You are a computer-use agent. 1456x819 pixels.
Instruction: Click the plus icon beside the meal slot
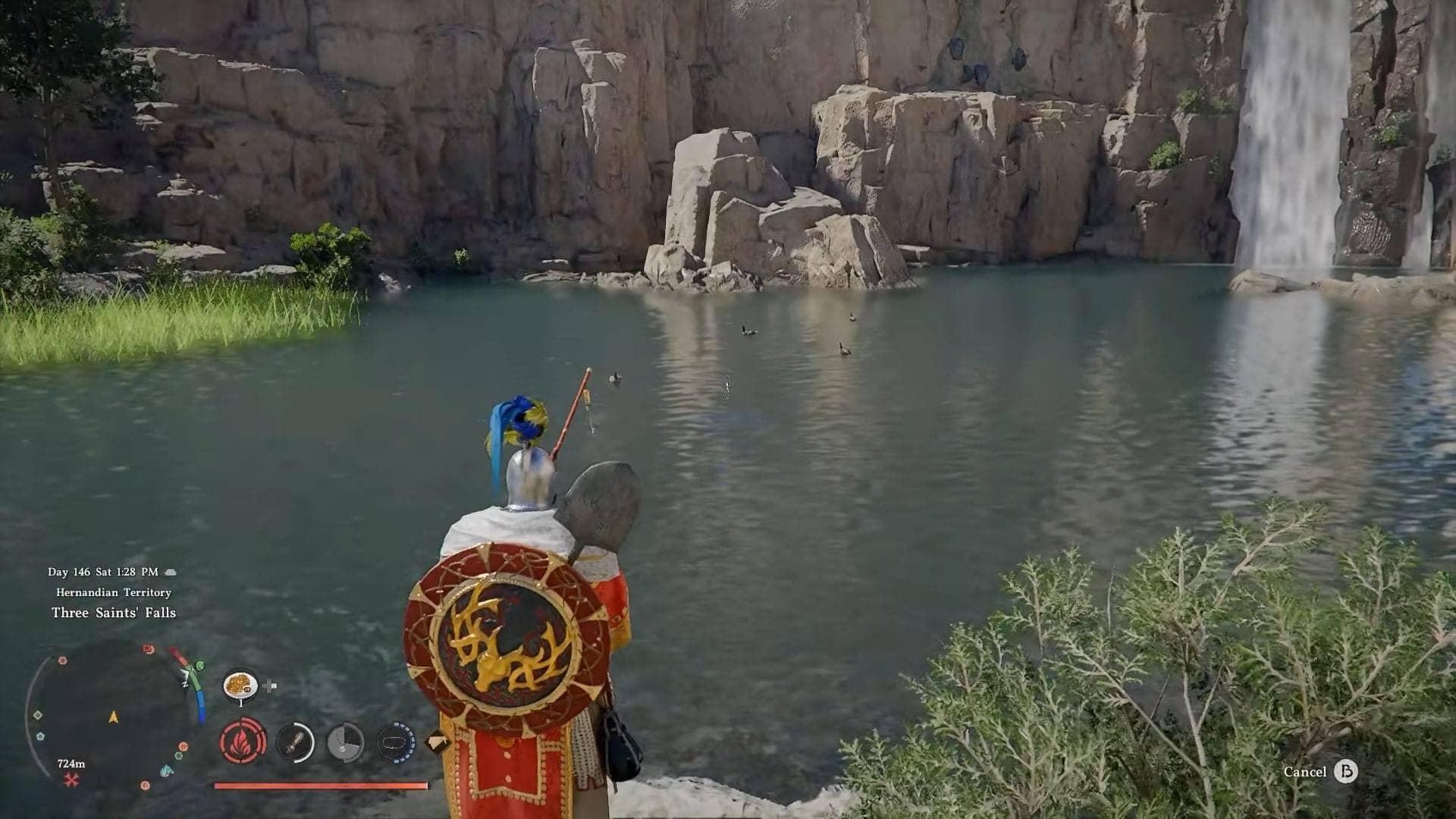pos(268,685)
